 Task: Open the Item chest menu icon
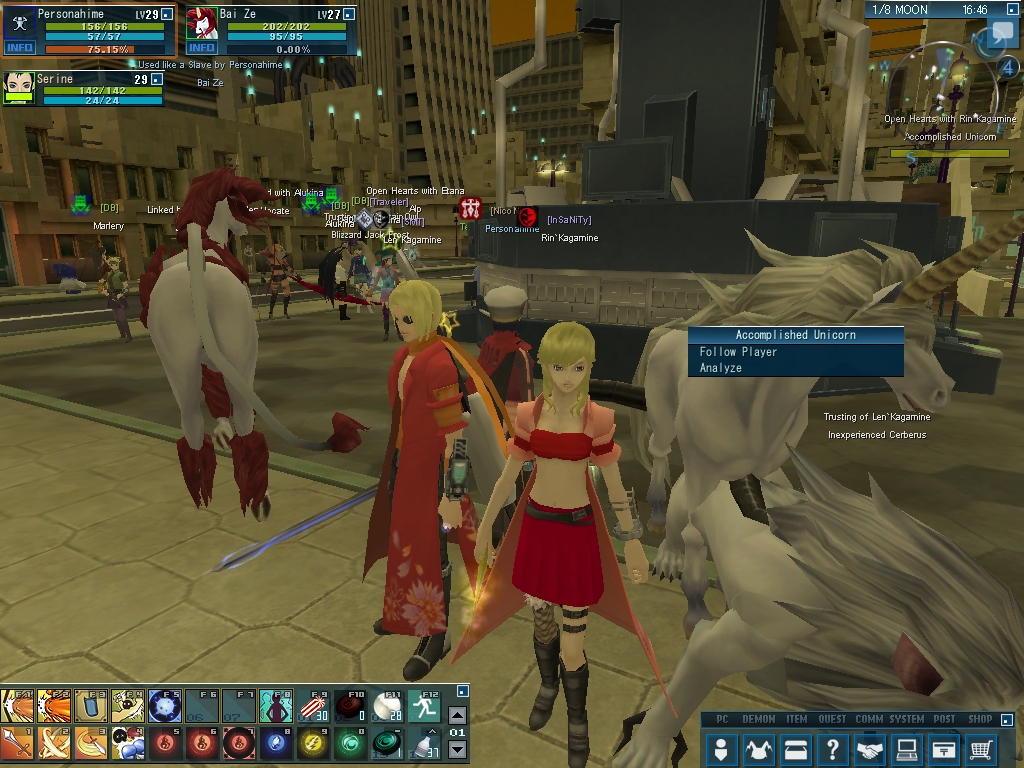pos(796,748)
